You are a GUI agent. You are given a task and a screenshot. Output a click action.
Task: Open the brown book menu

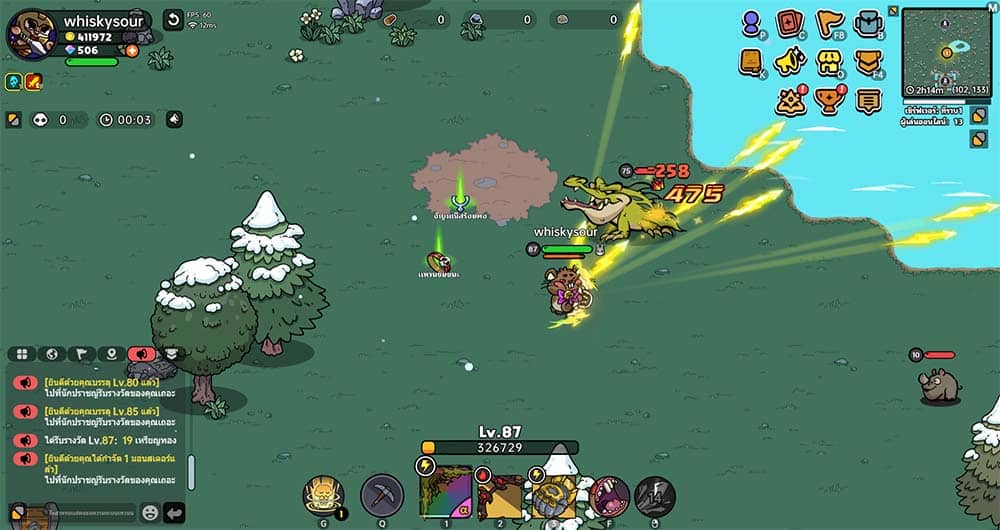752,62
